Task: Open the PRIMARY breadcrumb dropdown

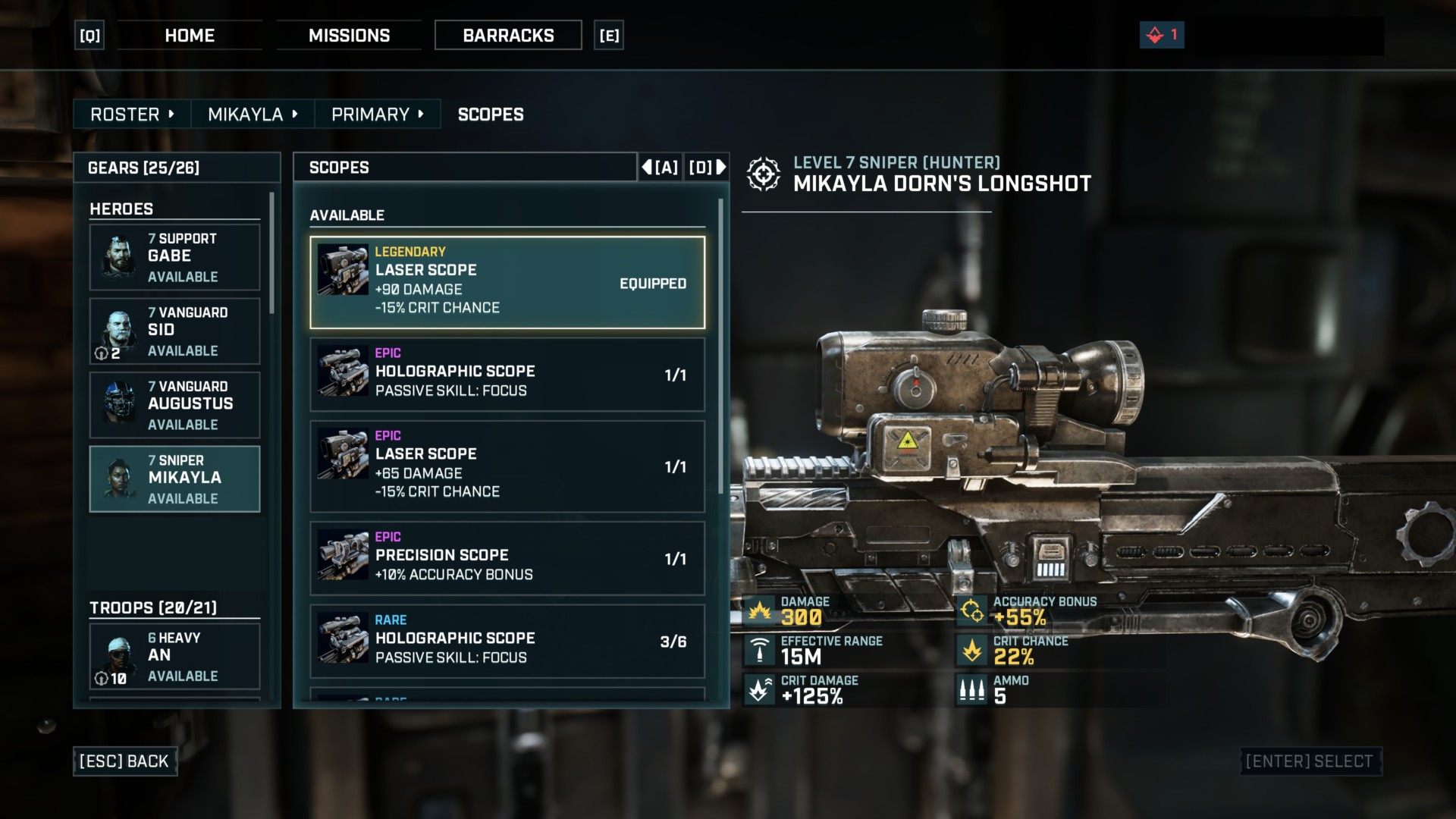Action: [420, 114]
